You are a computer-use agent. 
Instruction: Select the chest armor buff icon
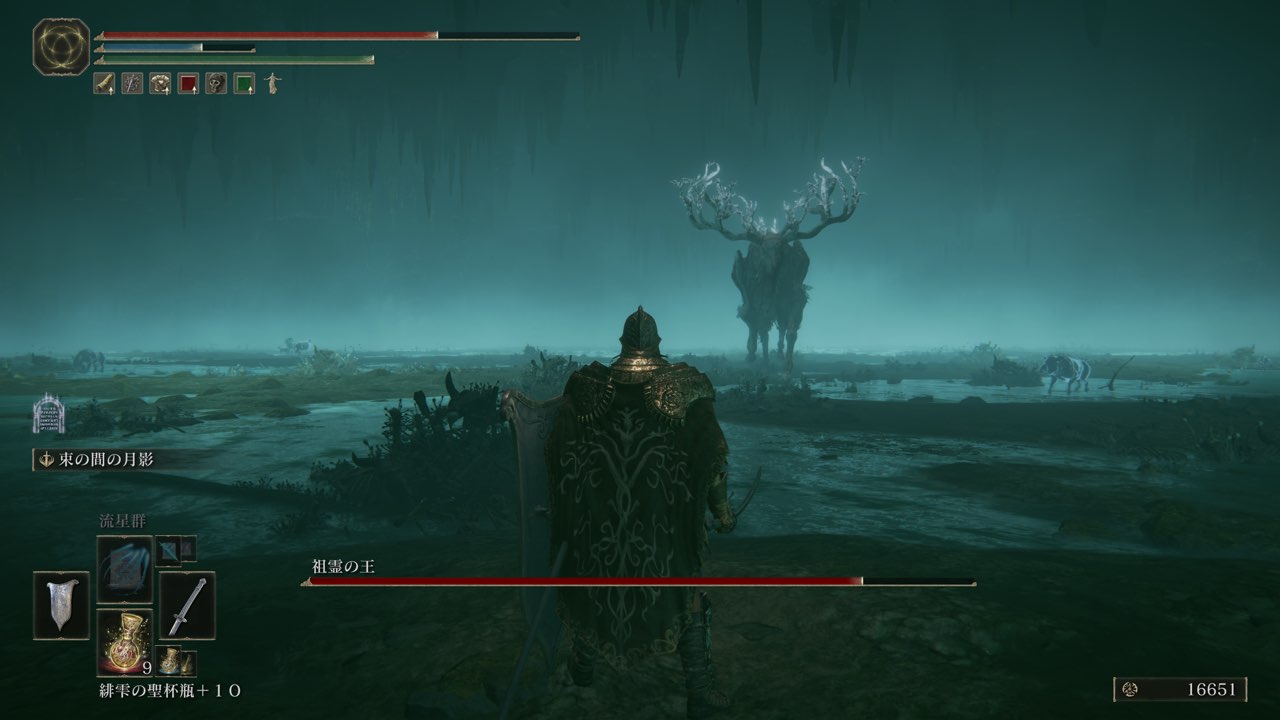(x=160, y=84)
